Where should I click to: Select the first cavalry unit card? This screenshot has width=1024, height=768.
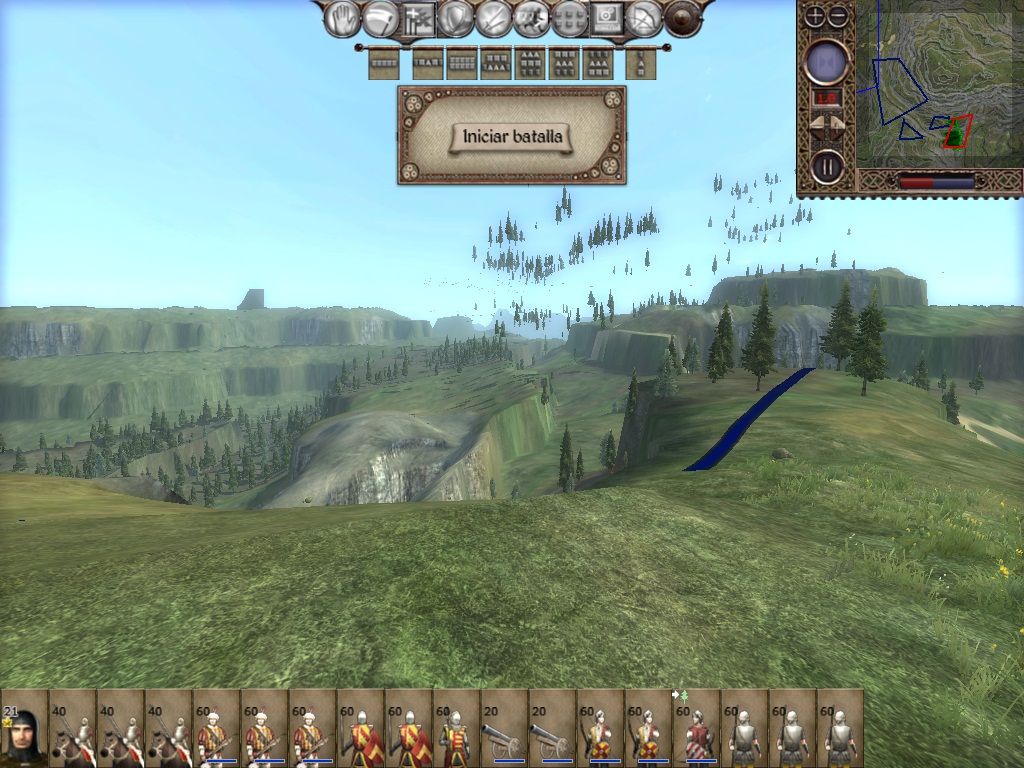tap(72, 728)
